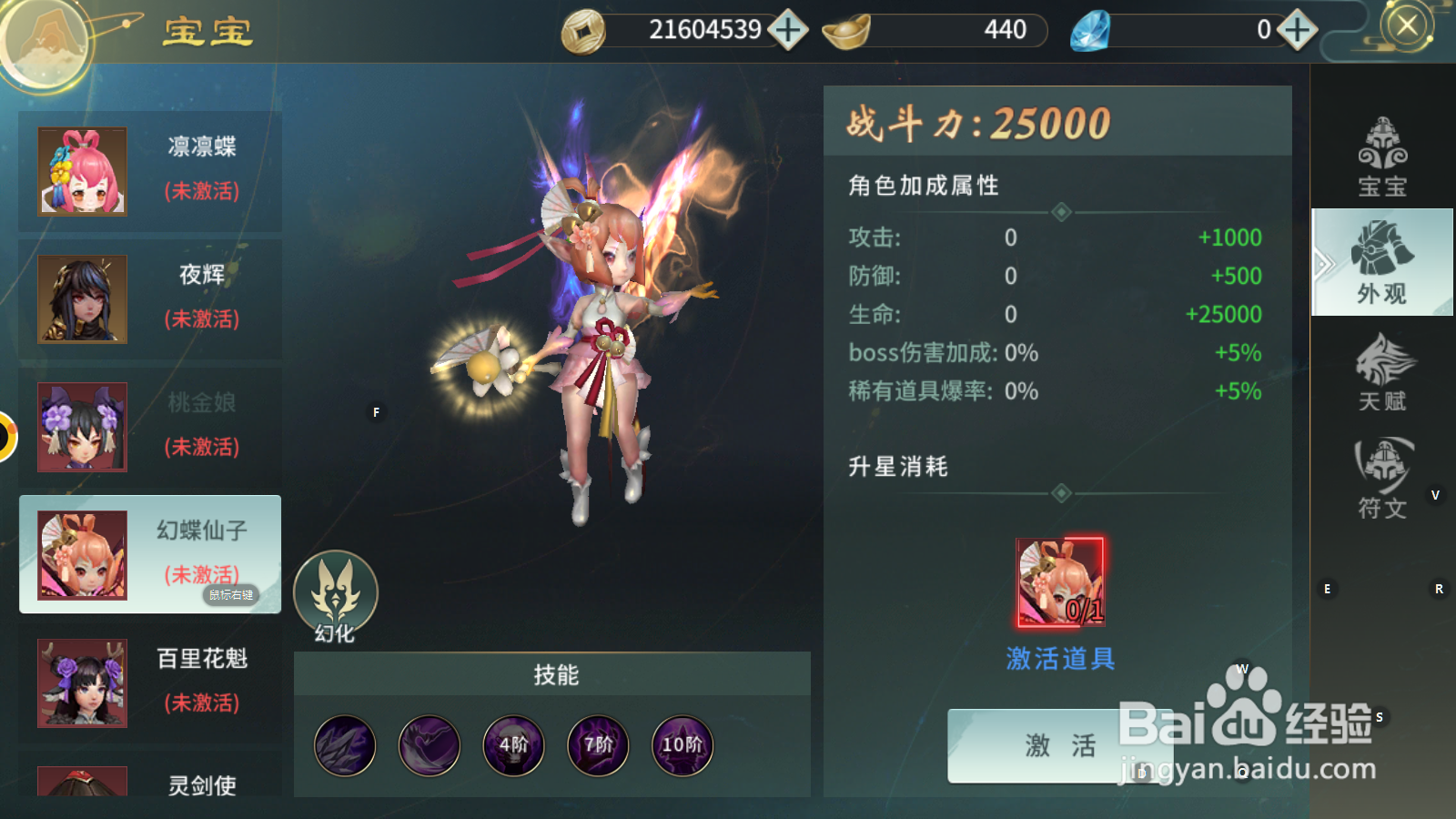Select 夜辉 from the pet list
Image resolution: width=1456 pixels, height=819 pixels.
149,297
